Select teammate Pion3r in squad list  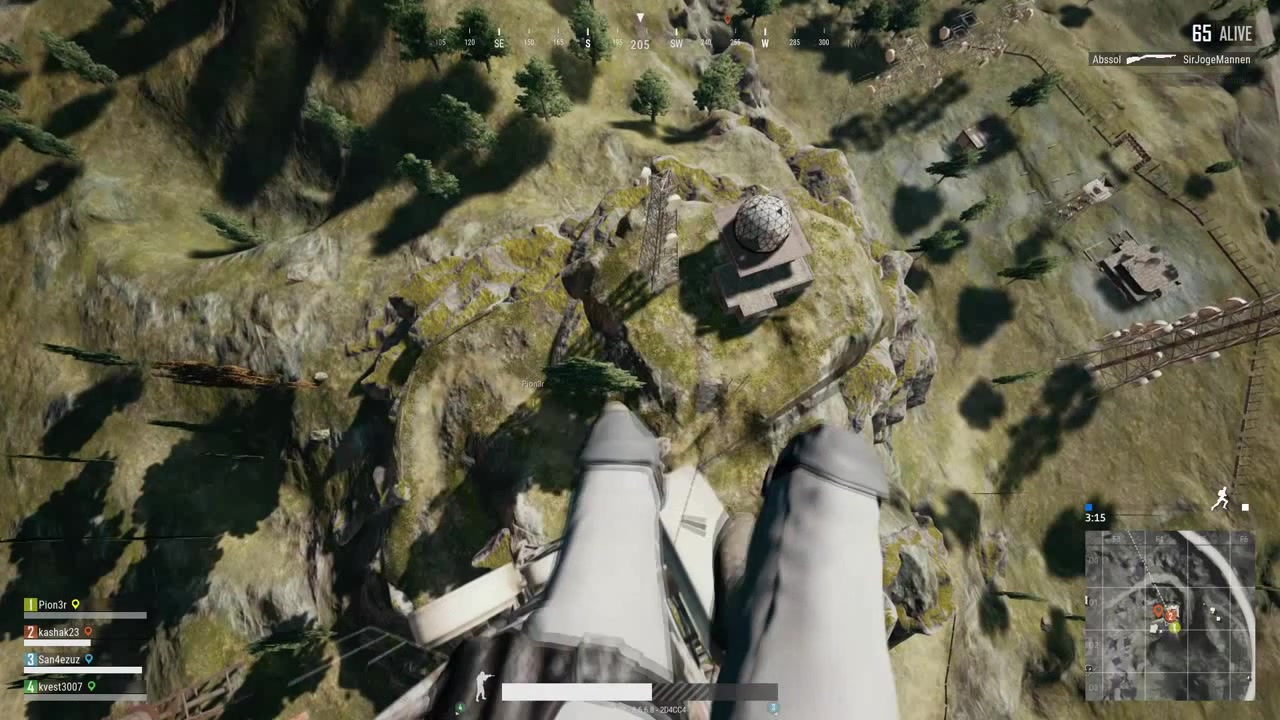(52, 605)
